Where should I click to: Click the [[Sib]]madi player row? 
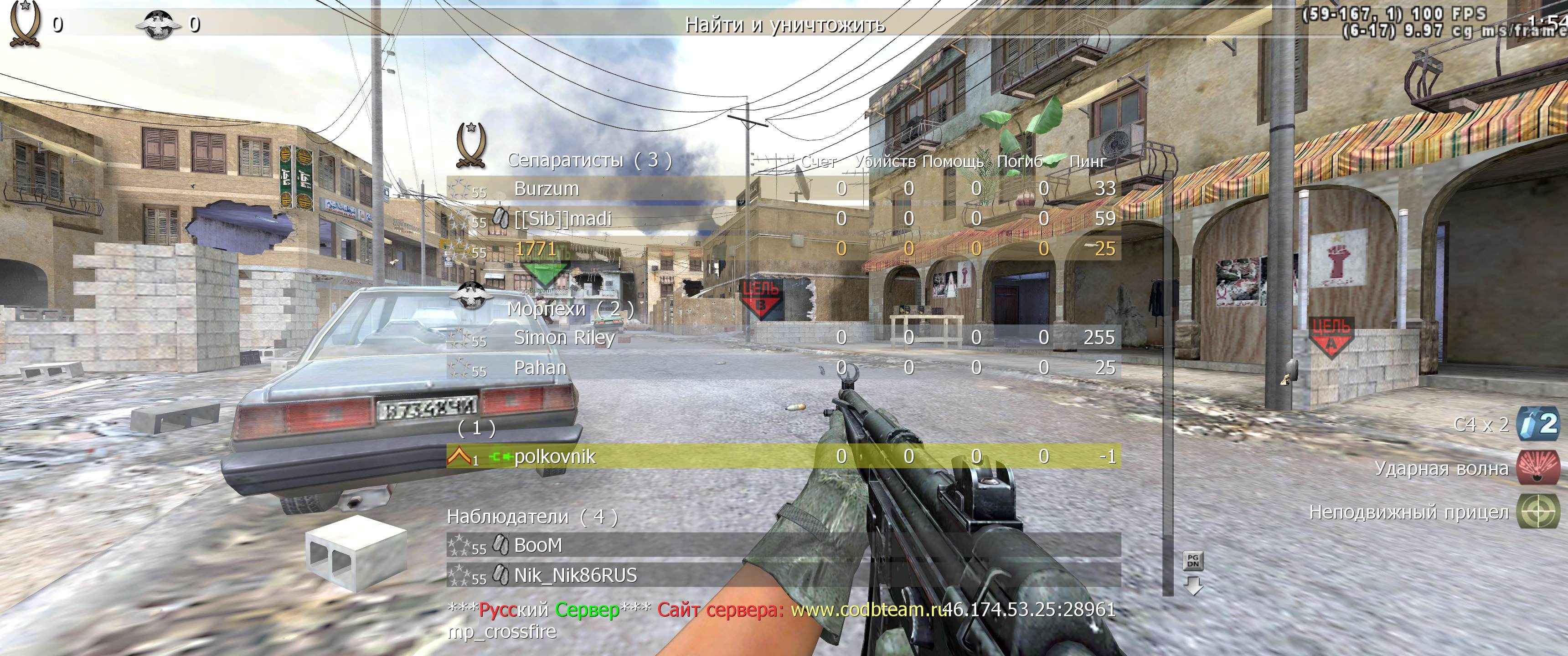coord(783,219)
